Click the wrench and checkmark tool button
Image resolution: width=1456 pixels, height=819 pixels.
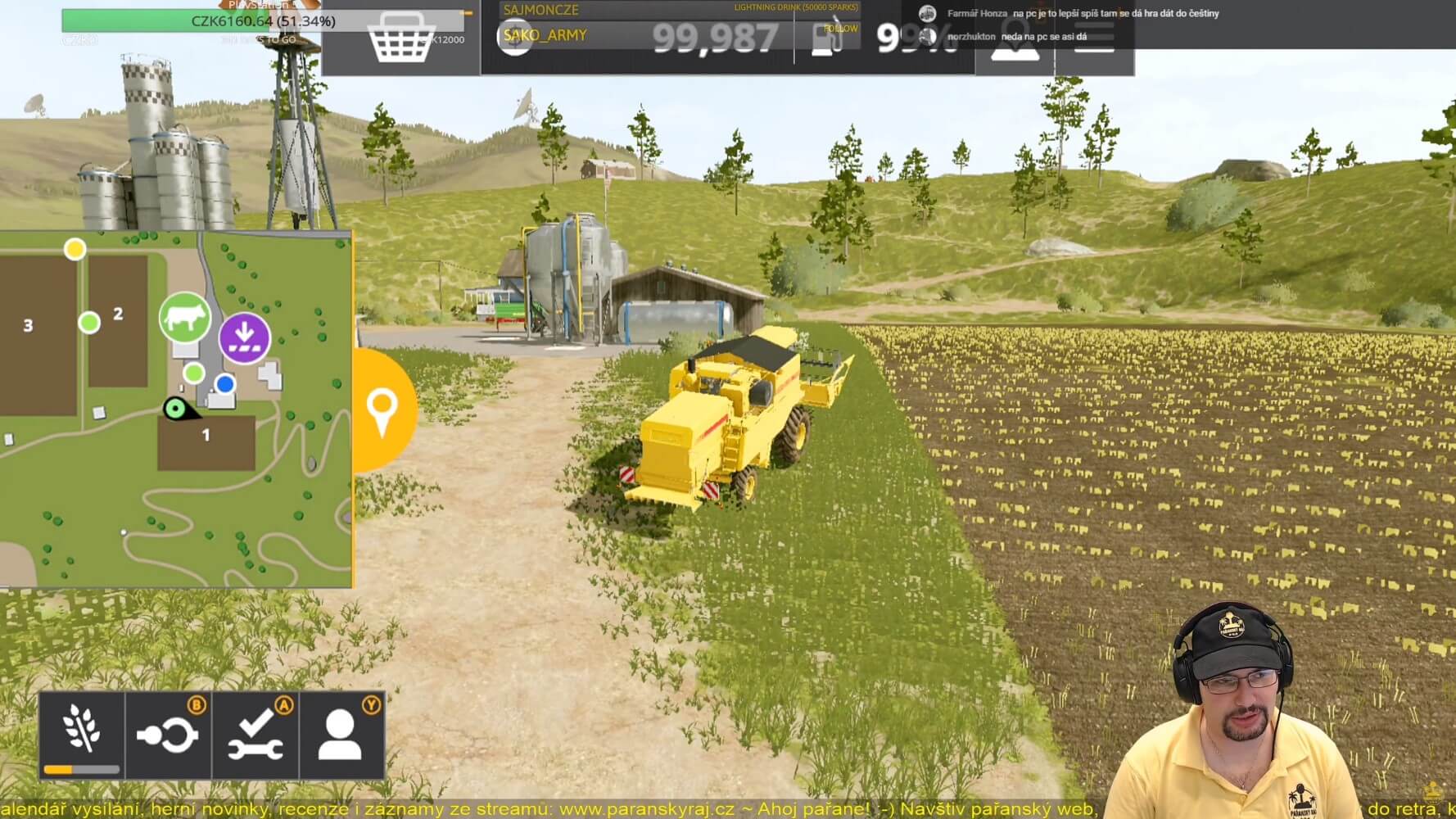click(x=256, y=734)
